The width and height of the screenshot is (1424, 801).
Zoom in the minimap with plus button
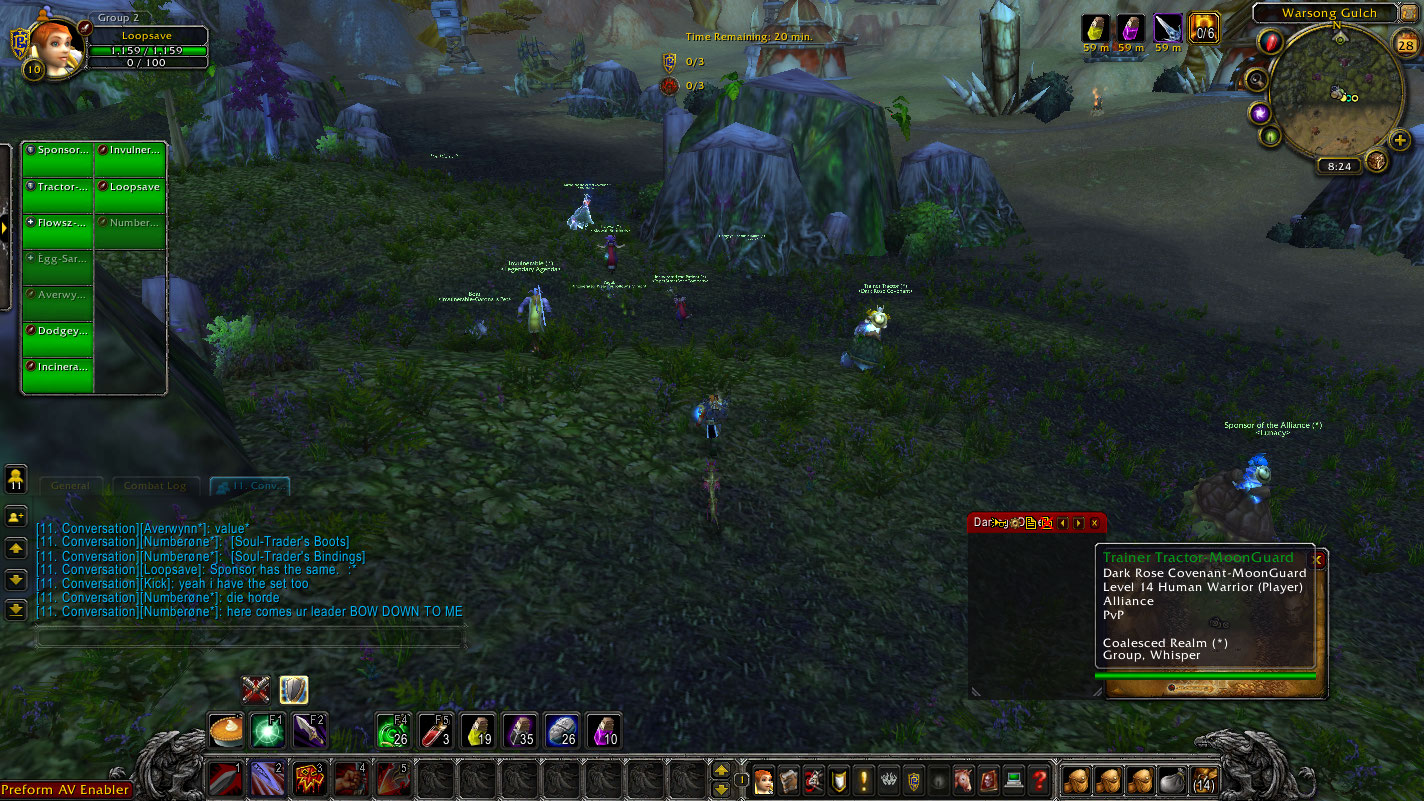click(1400, 140)
